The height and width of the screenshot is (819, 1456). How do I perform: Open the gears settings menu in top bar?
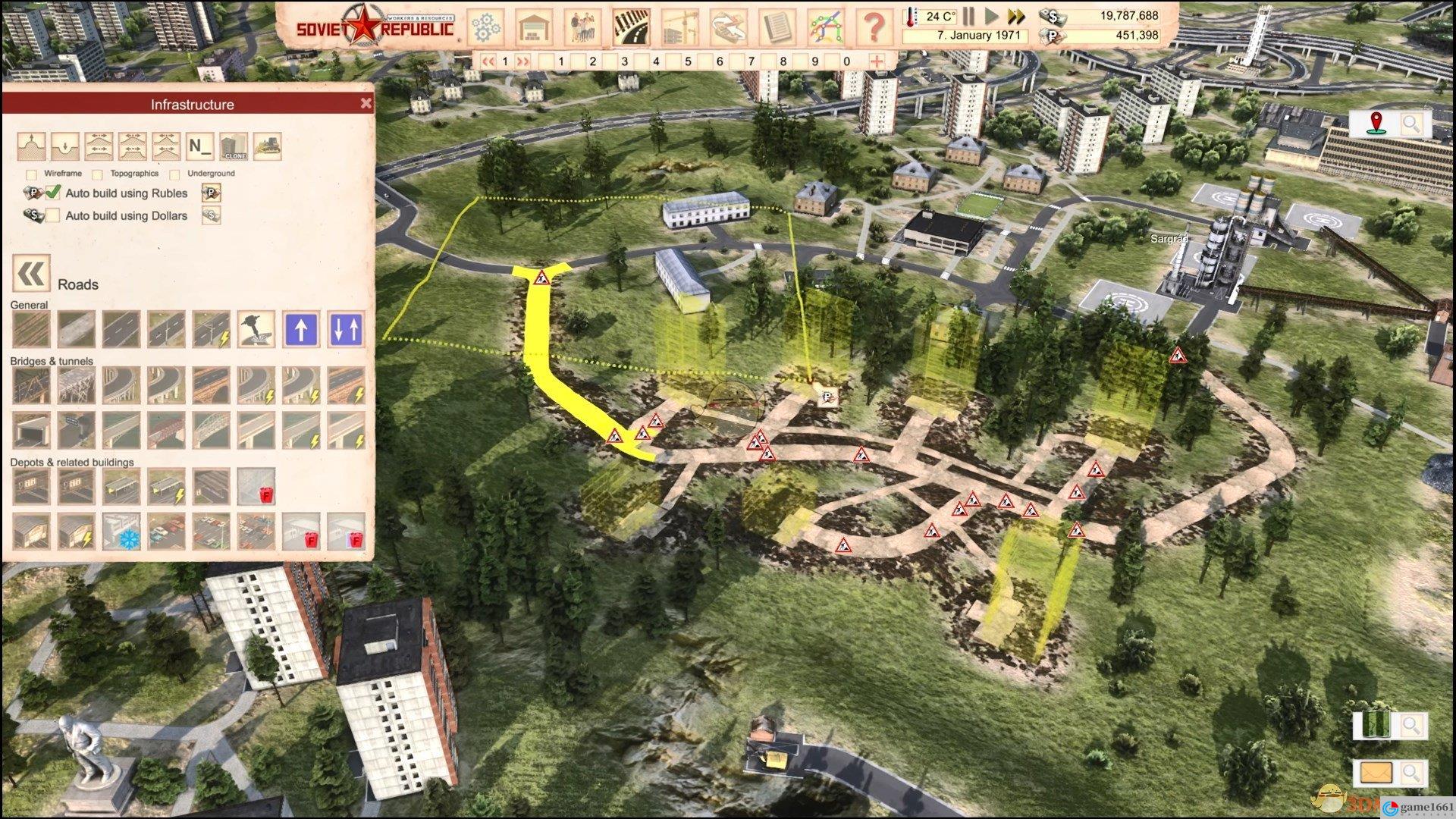coord(485,27)
